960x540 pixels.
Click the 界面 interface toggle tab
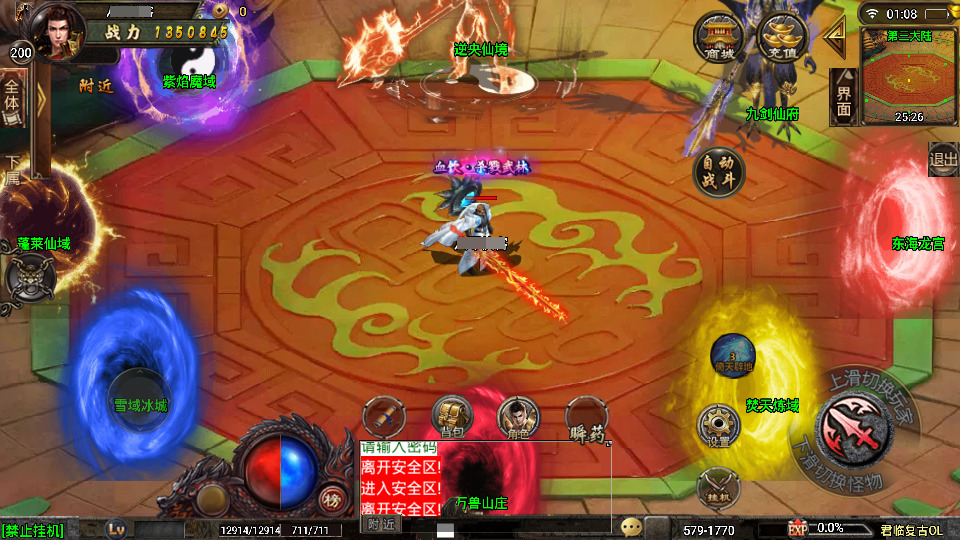coord(844,98)
